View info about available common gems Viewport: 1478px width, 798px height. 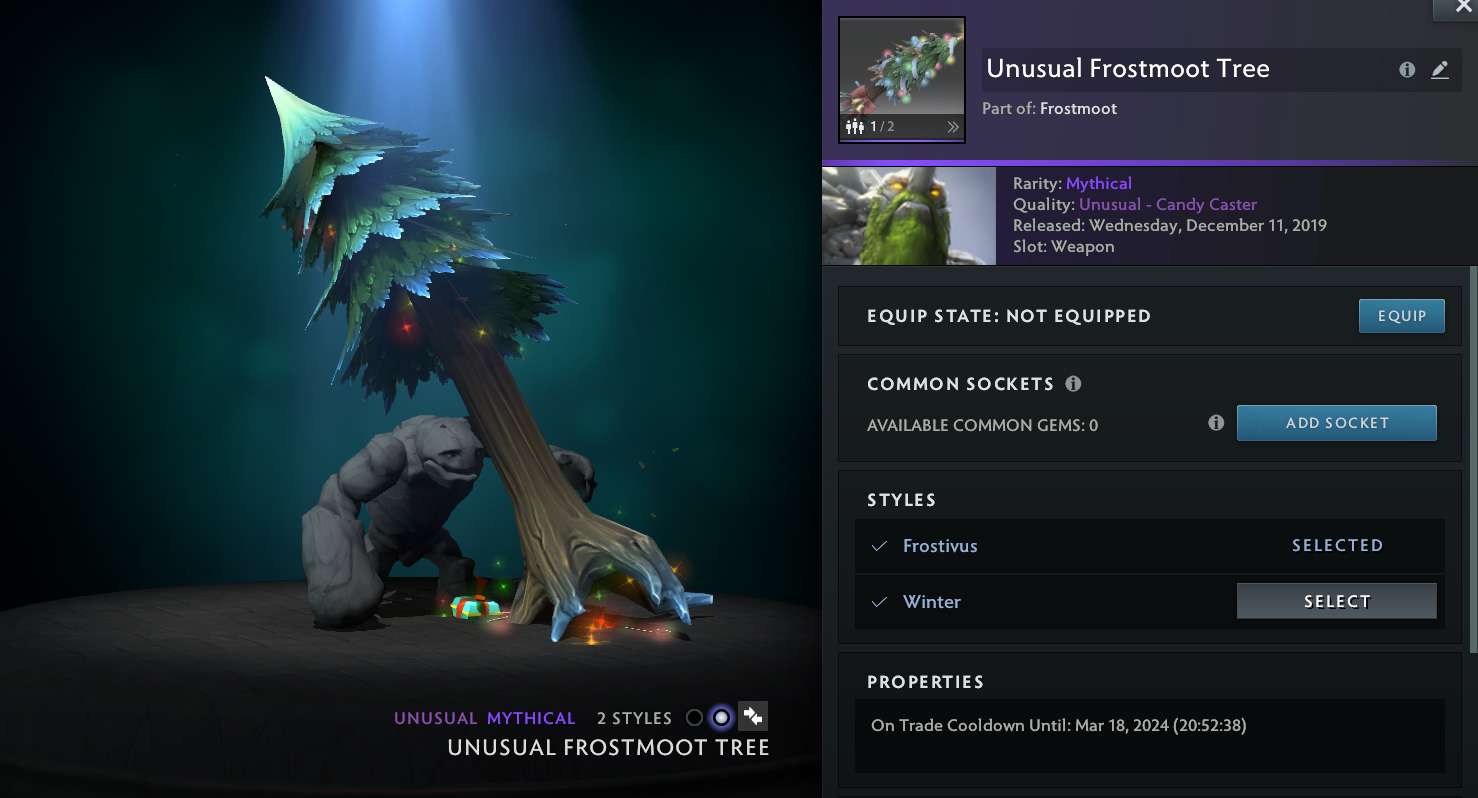pyautogui.click(x=1216, y=423)
